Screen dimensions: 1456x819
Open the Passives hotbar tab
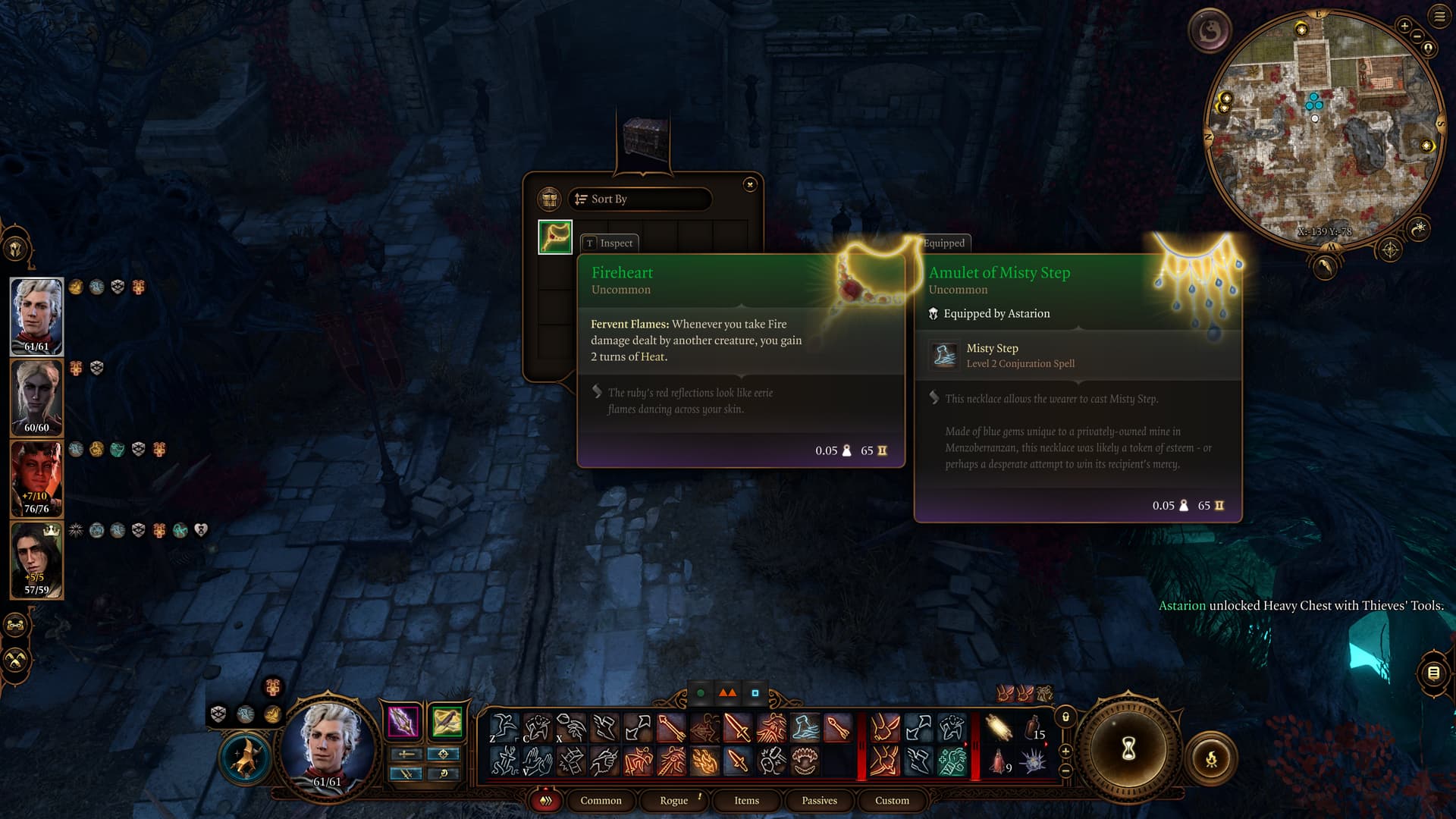click(819, 800)
